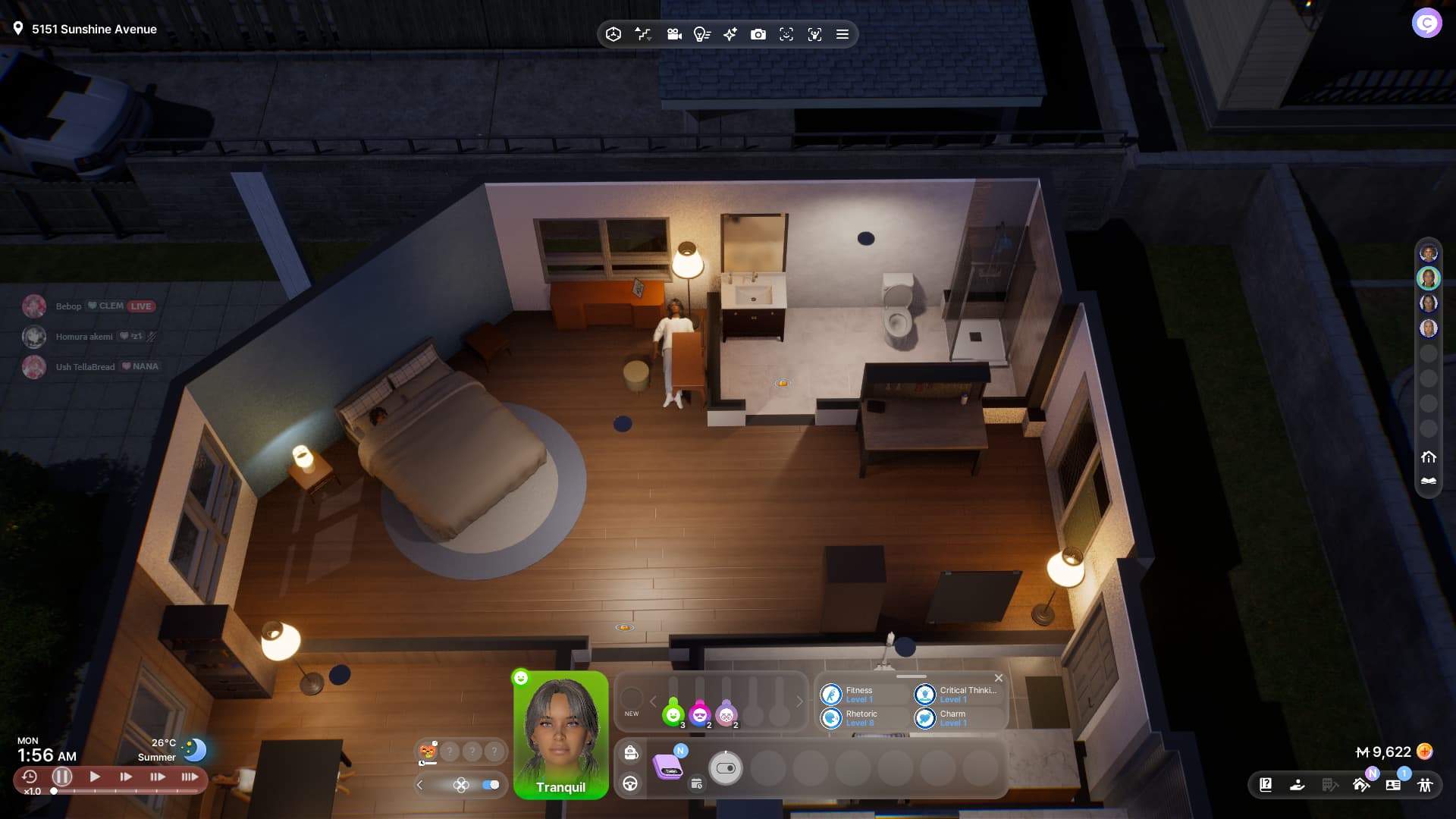Image resolution: width=1456 pixels, height=819 pixels.
Task: Open the Charm skill entry
Action: 952,718
